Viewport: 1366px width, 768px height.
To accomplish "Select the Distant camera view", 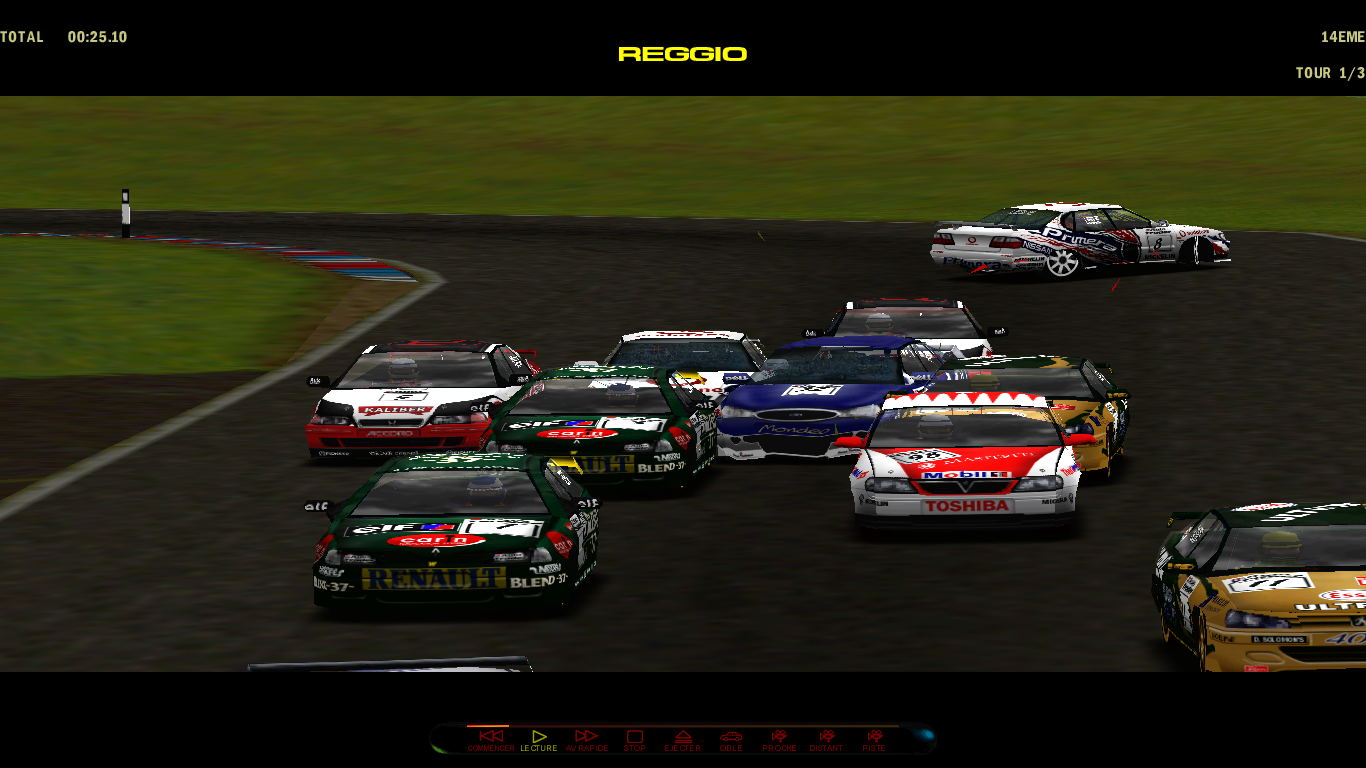I will pyautogui.click(x=826, y=738).
